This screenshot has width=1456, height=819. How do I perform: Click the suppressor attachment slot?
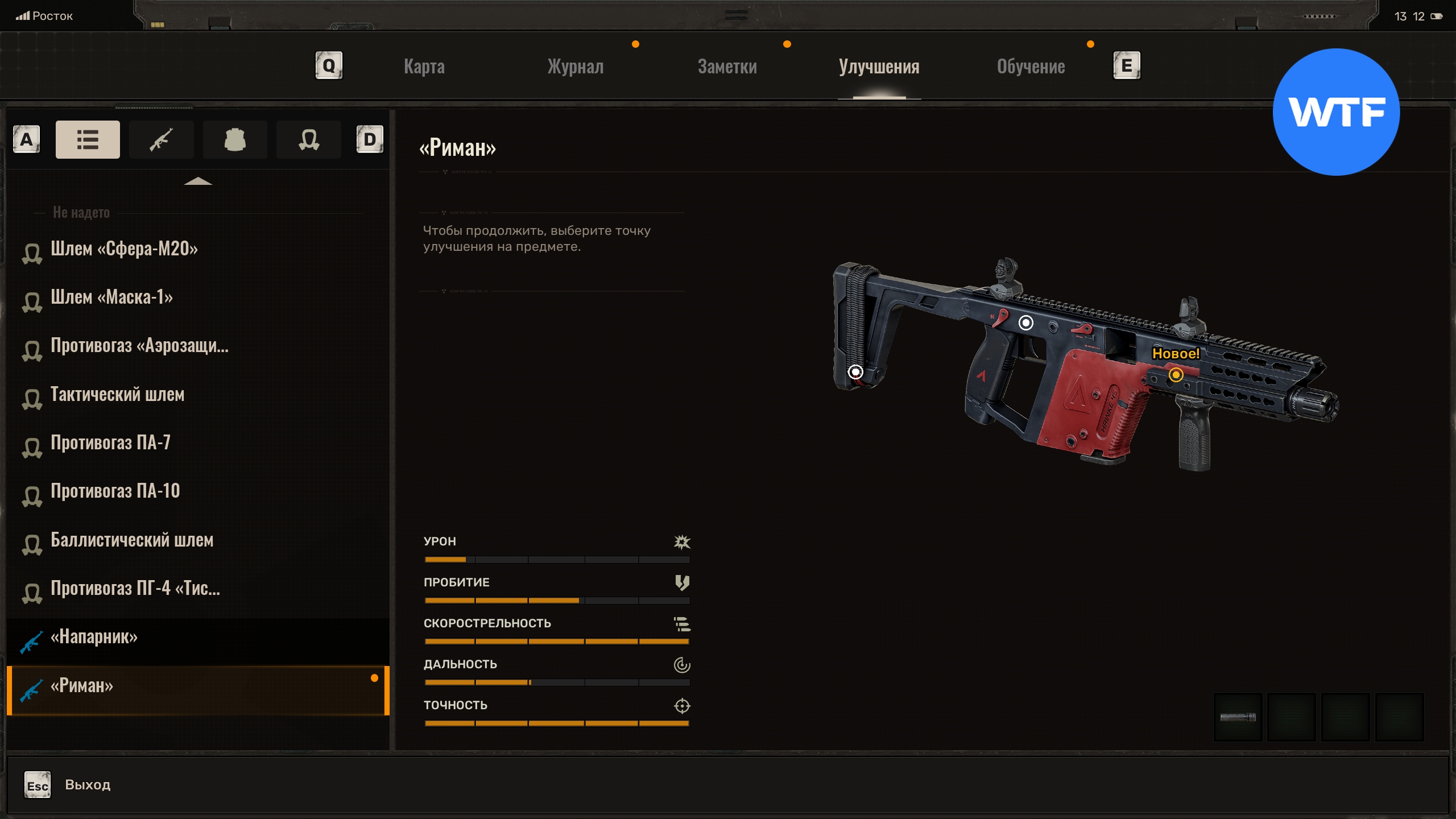pyautogui.click(x=1238, y=717)
